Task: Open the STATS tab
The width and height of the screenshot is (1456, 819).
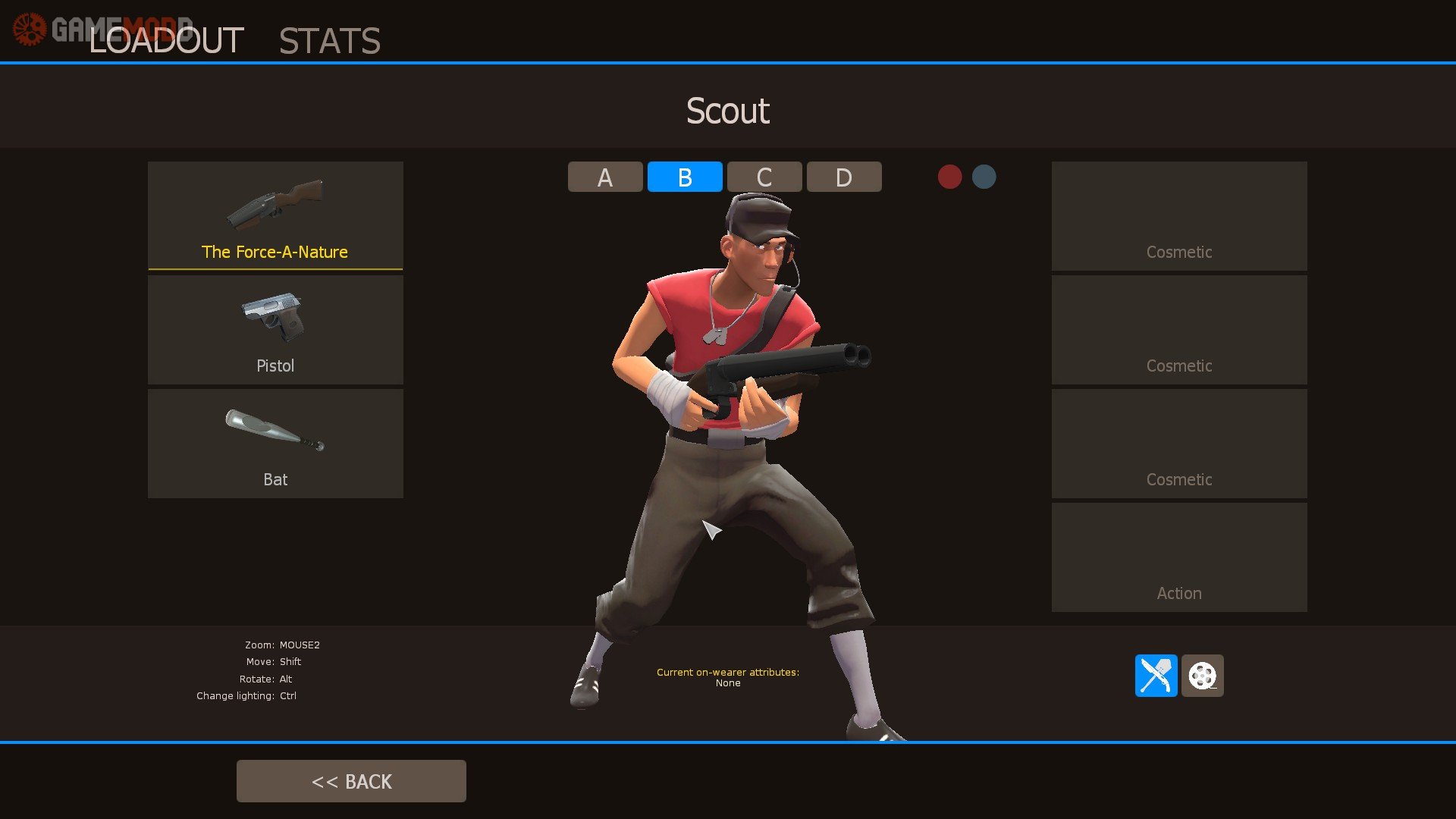Action: 329,41
